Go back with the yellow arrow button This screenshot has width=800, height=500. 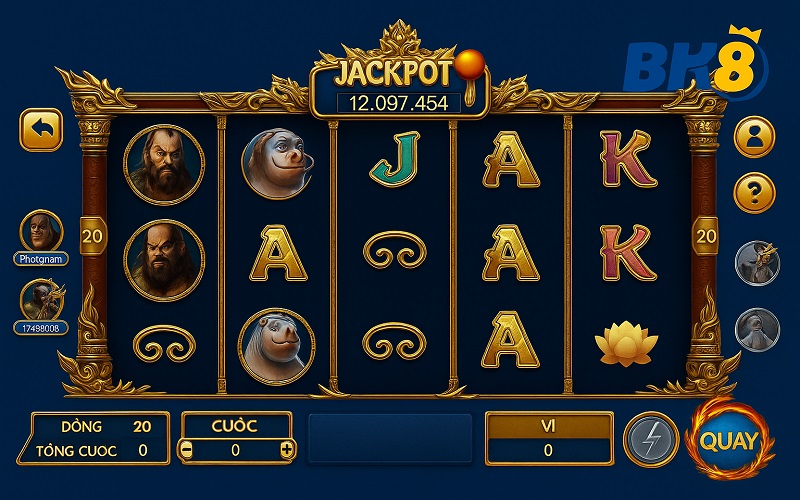coord(41,130)
